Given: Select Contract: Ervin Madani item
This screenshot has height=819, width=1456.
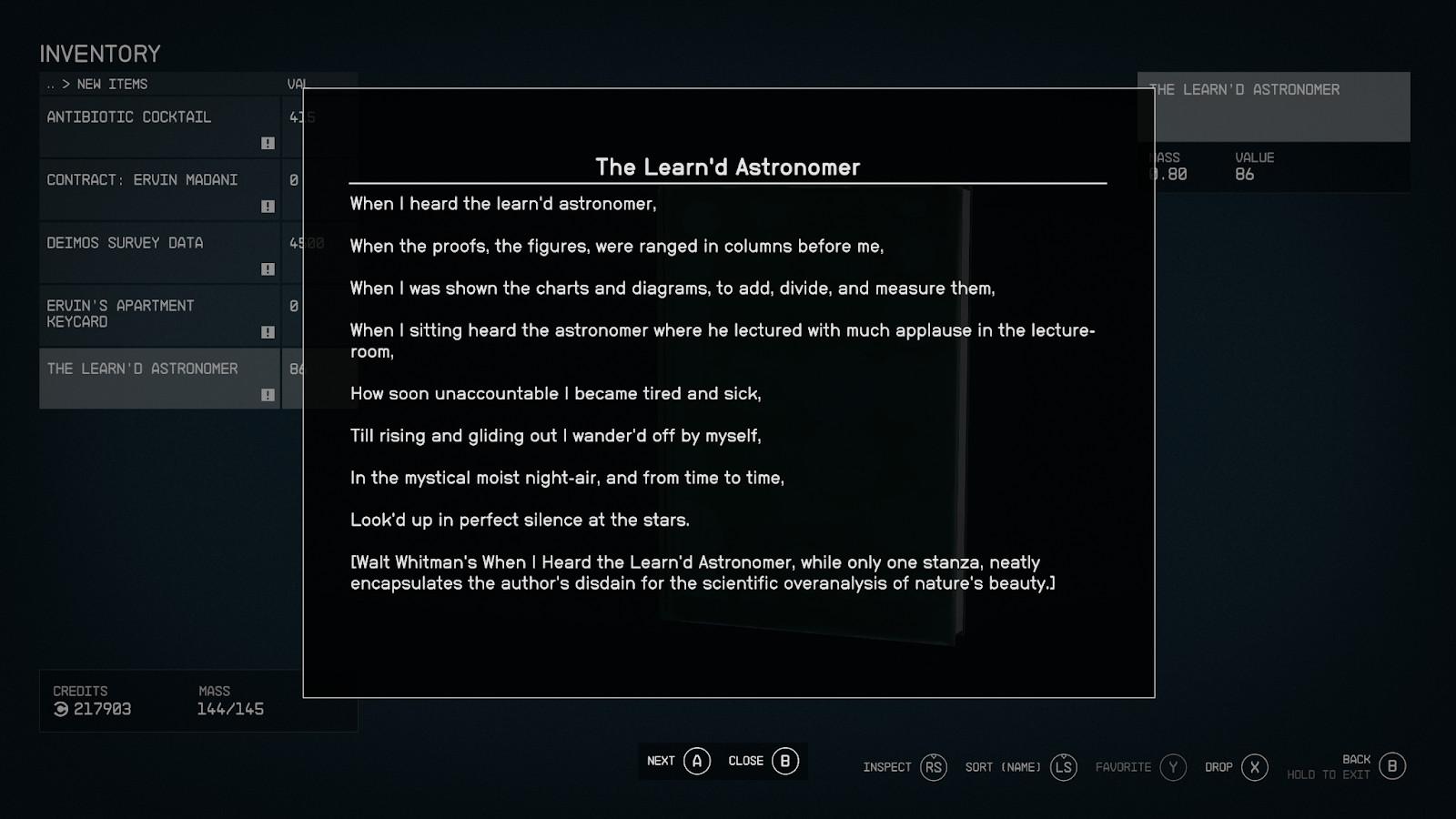Looking at the screenshot, I should [159, 189].
